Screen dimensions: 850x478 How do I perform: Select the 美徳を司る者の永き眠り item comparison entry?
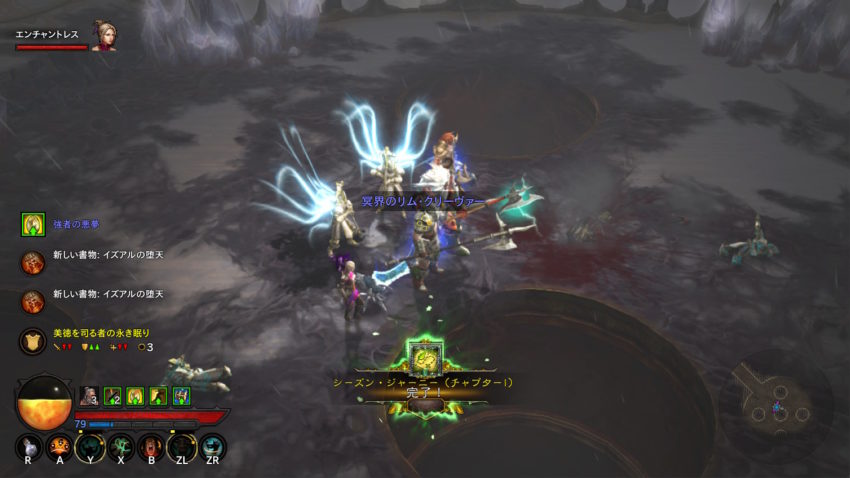point(33,341)
